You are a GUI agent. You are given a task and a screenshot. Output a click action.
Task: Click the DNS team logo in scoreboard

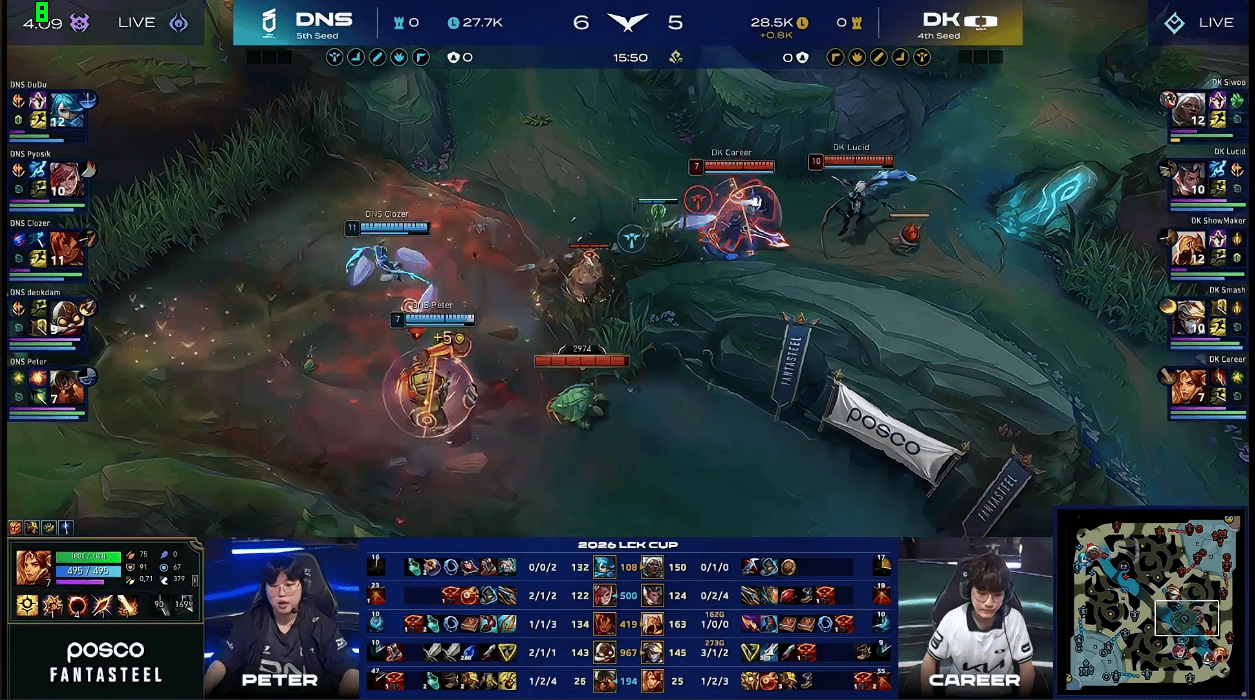tap(268, 22)
